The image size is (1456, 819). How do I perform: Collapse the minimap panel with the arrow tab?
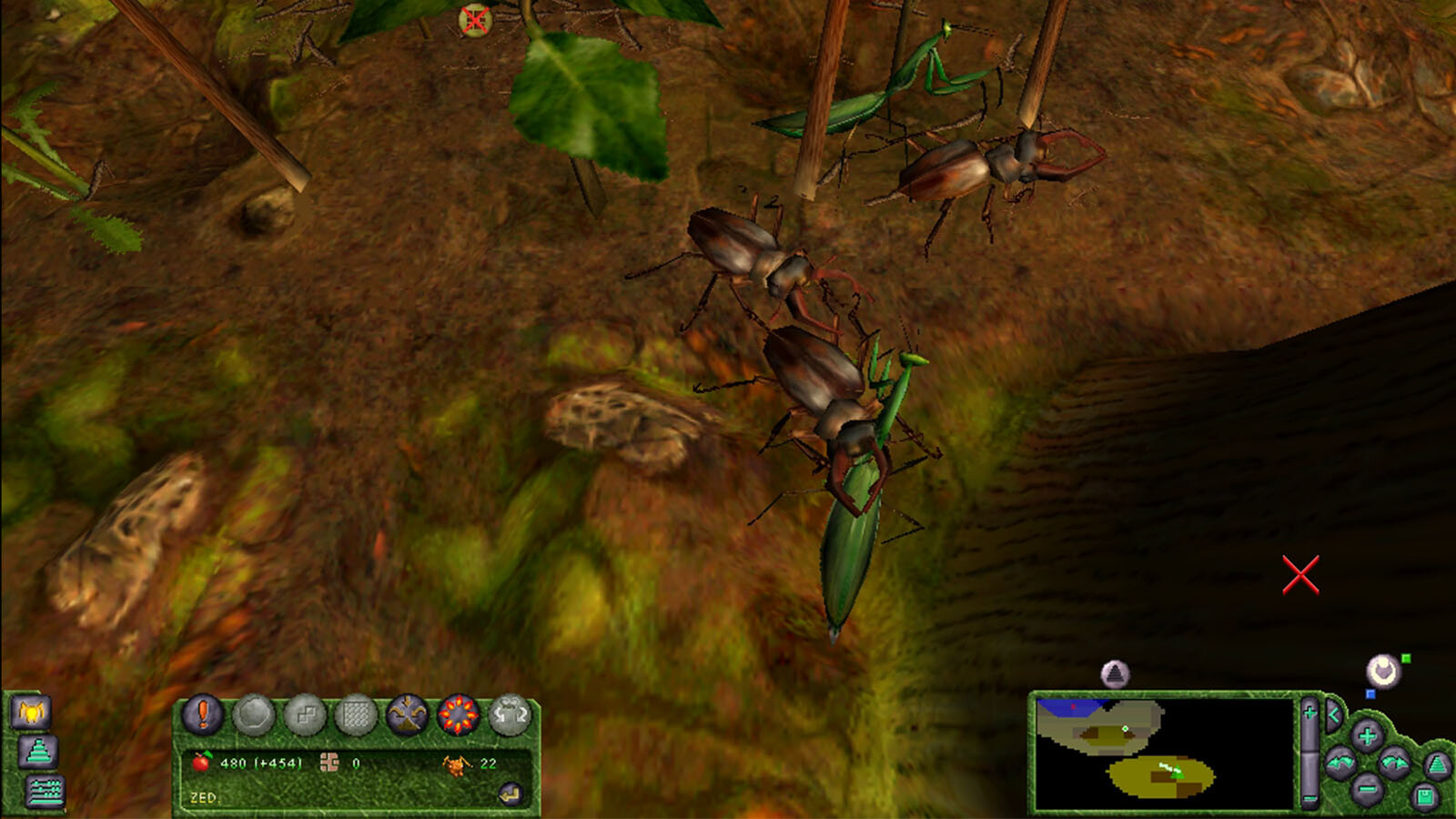[1333, 715]
